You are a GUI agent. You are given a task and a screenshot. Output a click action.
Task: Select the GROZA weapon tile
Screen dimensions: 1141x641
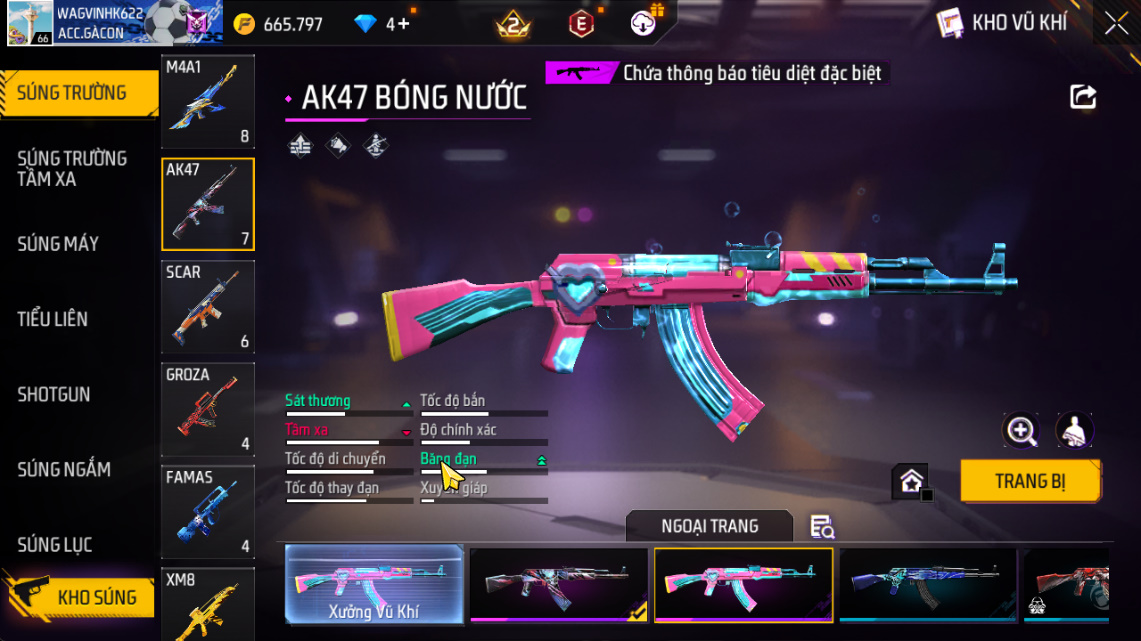click(x=208, y=409)
